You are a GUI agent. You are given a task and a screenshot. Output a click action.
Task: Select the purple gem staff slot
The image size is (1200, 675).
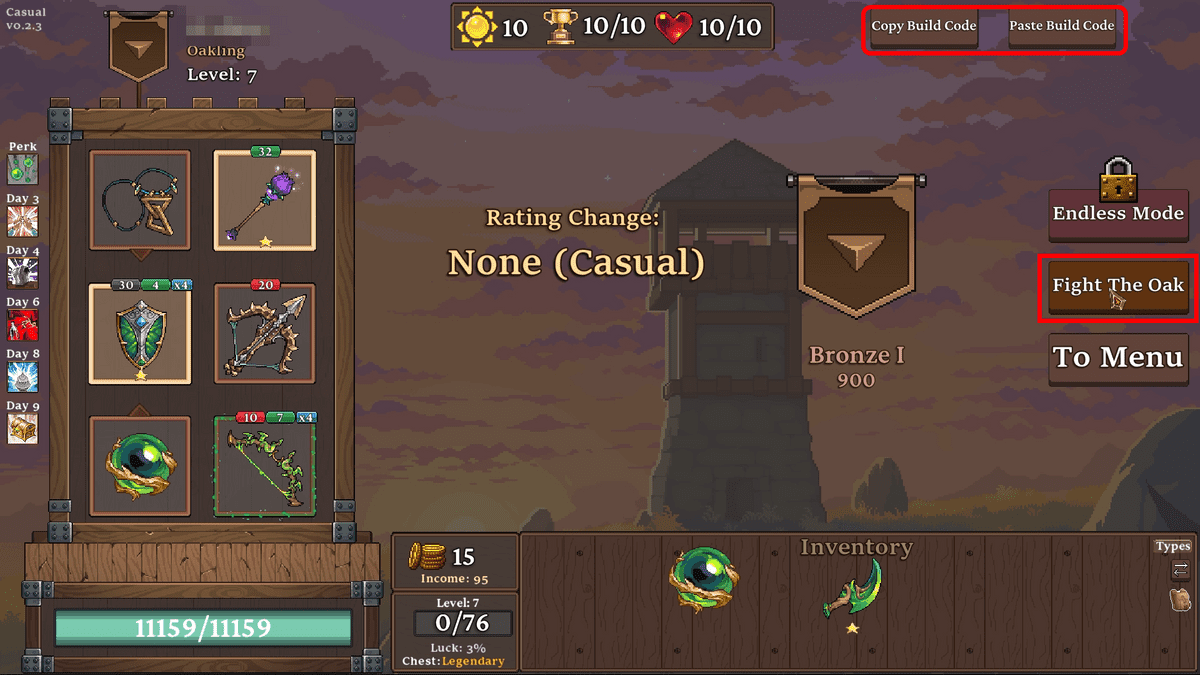pos(265,201)
